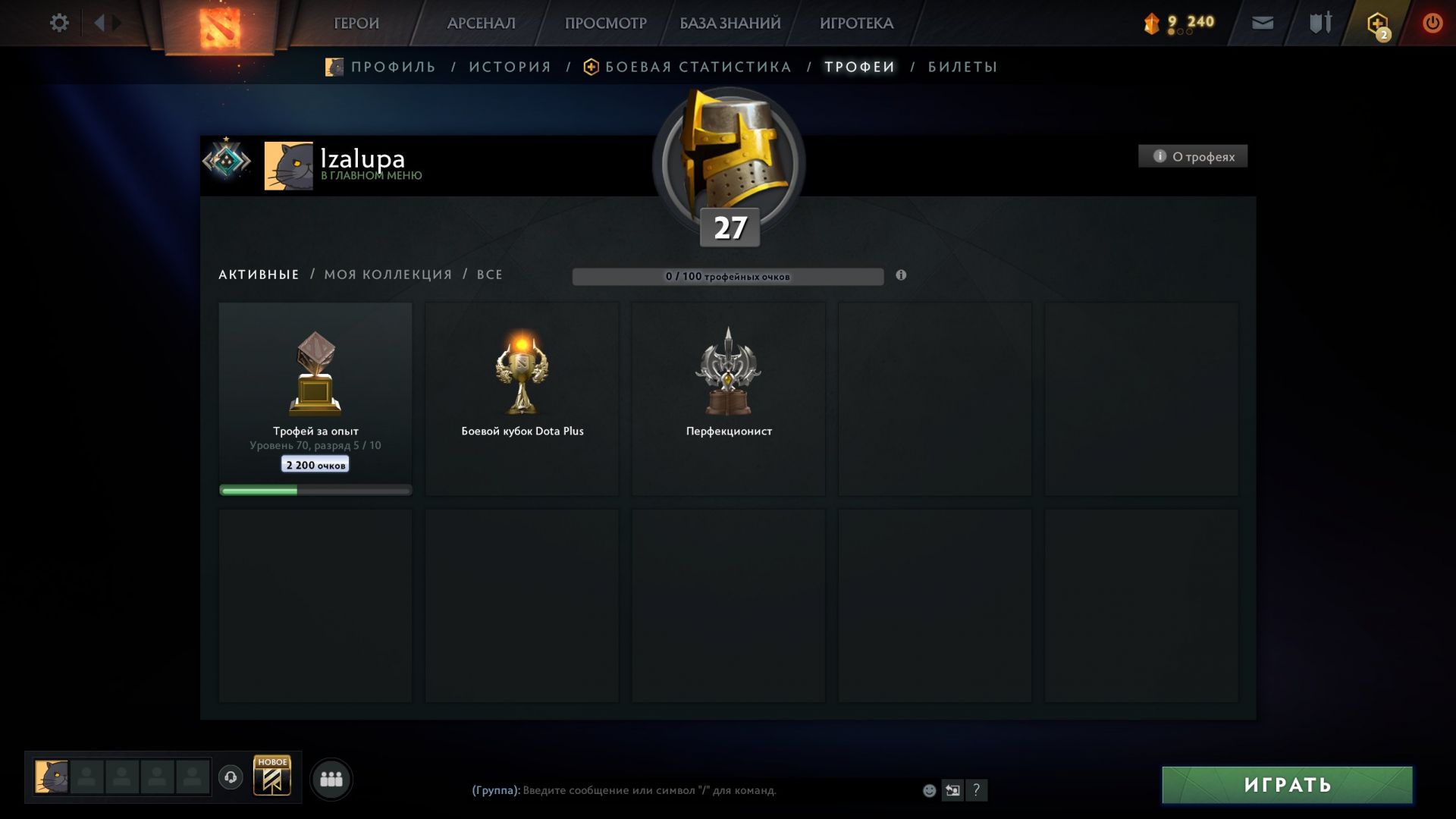Screen dimensions: 1456x819
Task: Click the red power quit button
Action: click(1432, 23)
